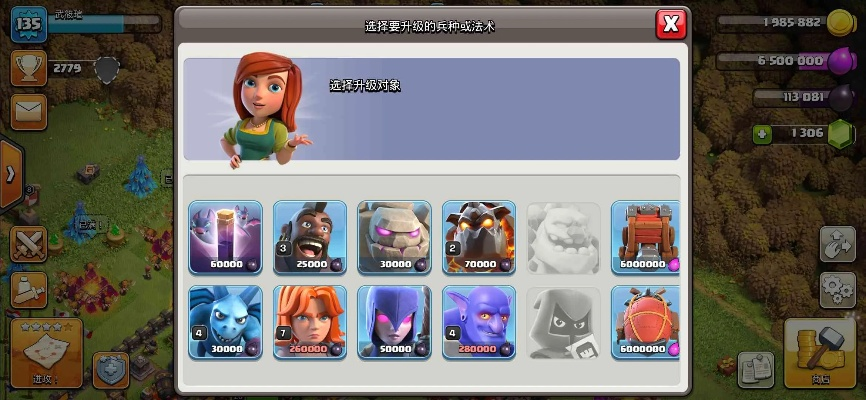Add gems with the green plus button
The width and height of the screenshot is (866, 400).
pyautogui.click(x=762, y=133)
